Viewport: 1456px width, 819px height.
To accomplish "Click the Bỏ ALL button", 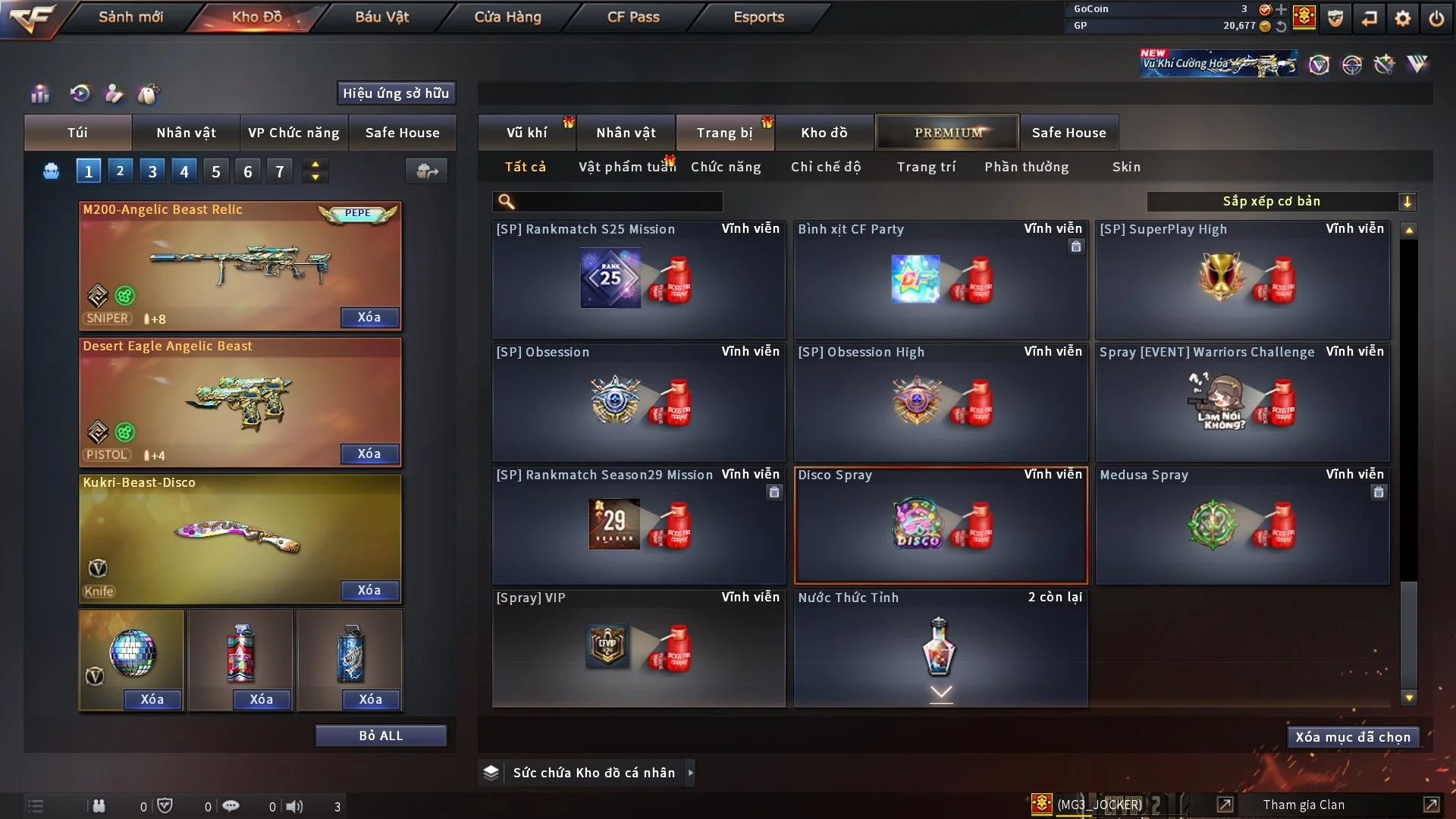I will [x=381, y=736].
